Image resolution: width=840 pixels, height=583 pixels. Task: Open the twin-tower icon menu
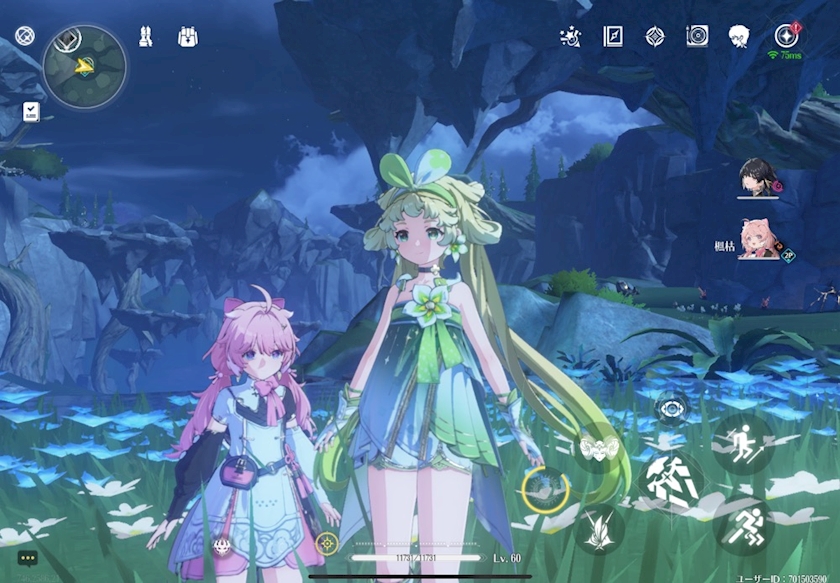point(146,38)
